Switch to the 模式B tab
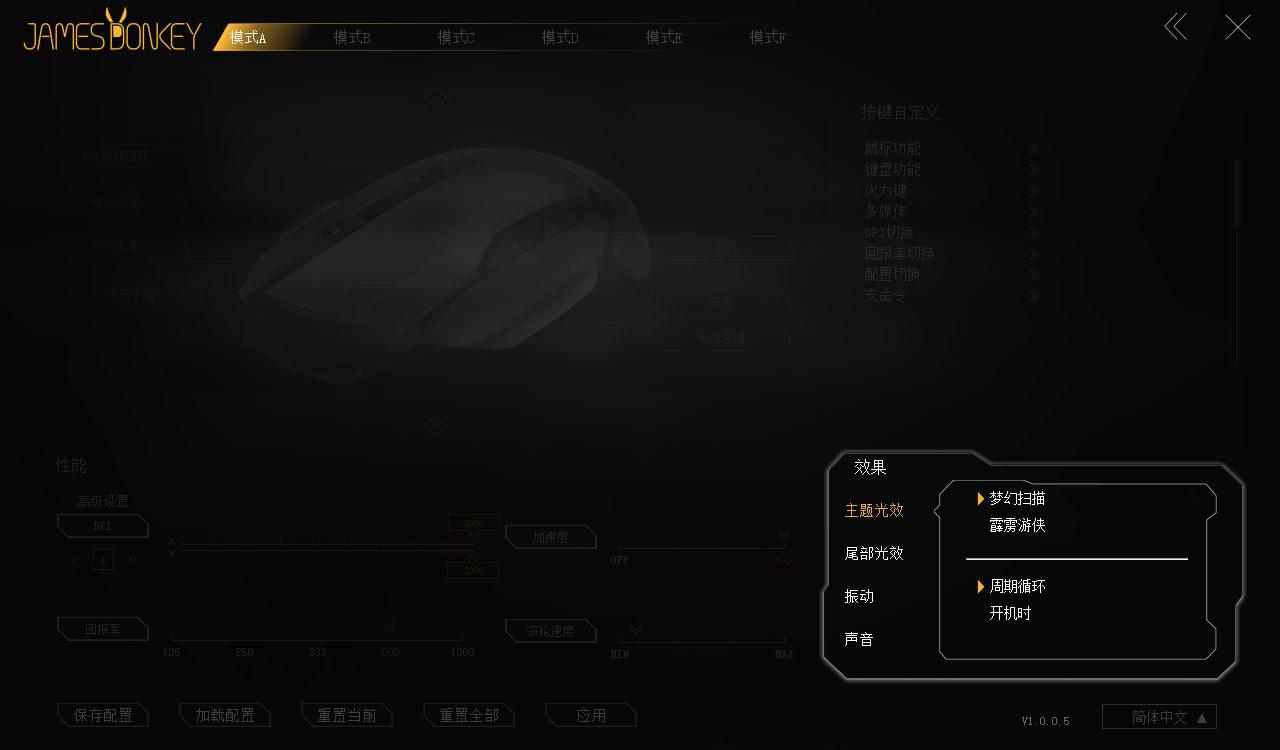1280x750 pixels. pos(352,36)
